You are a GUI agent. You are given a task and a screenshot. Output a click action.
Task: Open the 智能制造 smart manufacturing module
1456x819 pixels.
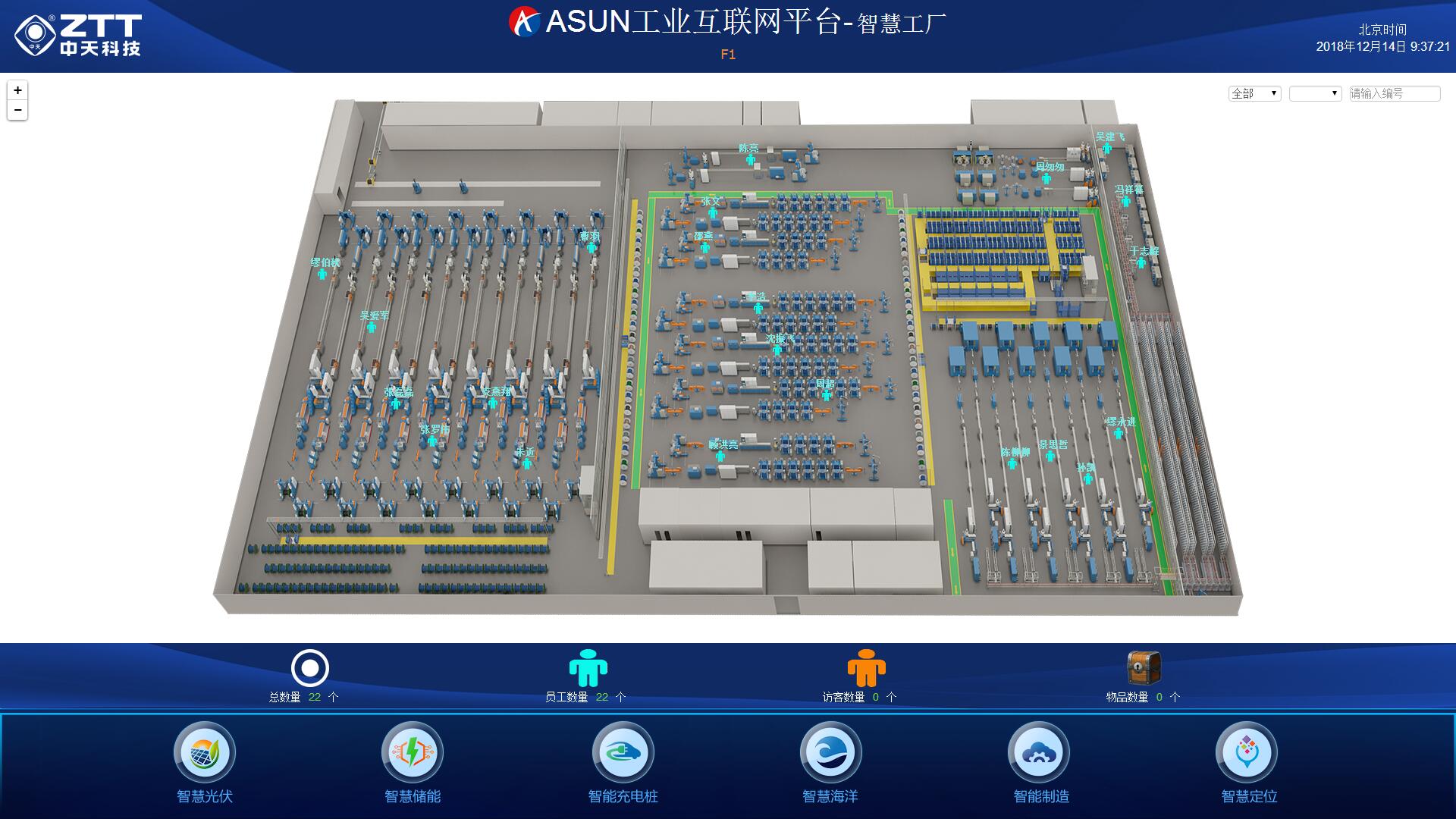pos(1040,752)
